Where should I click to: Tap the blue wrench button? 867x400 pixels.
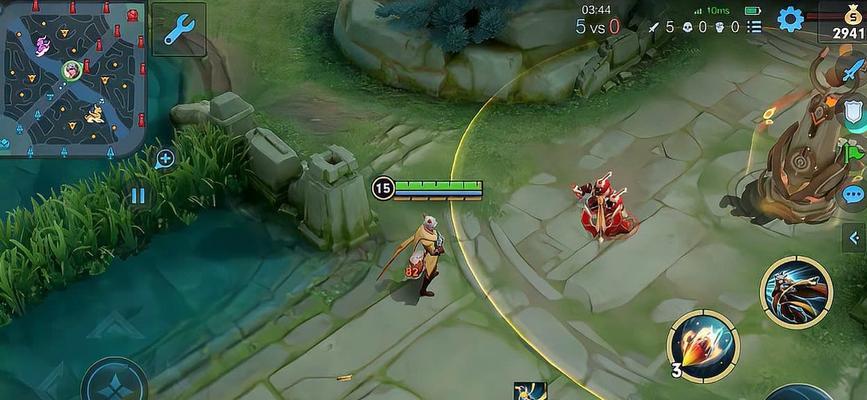(179, 30)
